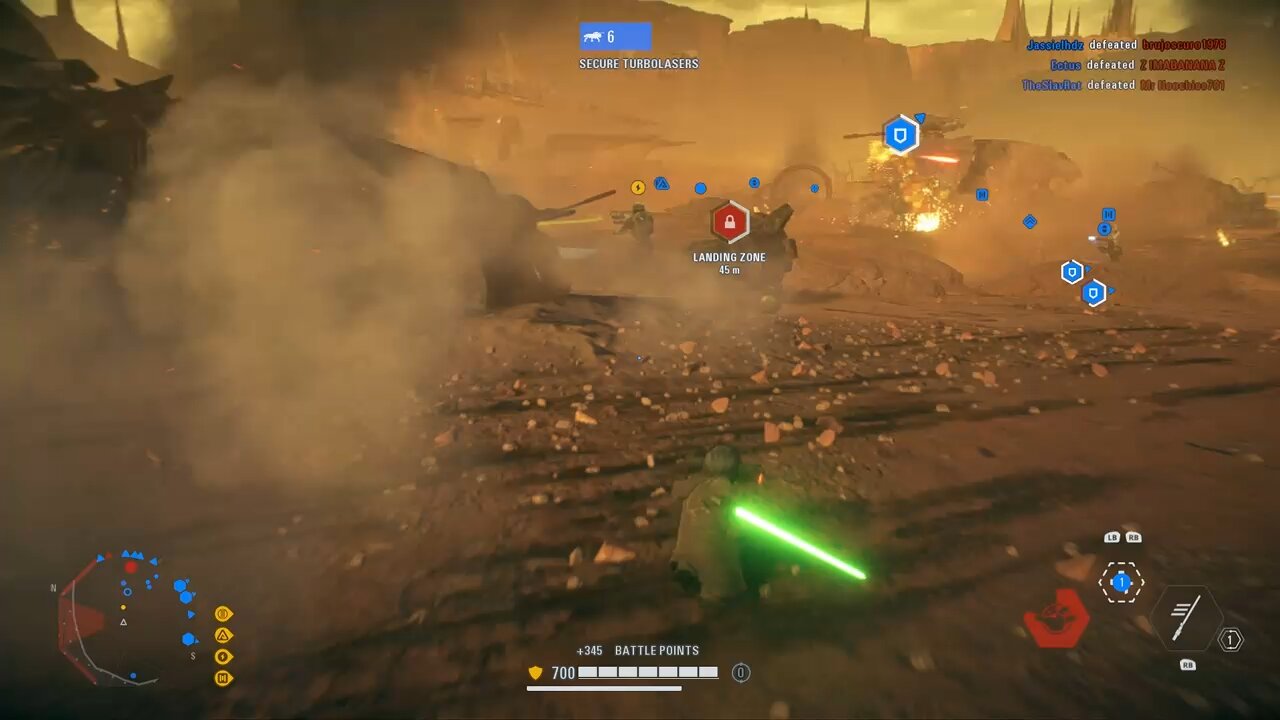This screenshot has height=720, width=1280.
Task: Click the 700 battle points coin counter
Action: (x=552, y=673)
